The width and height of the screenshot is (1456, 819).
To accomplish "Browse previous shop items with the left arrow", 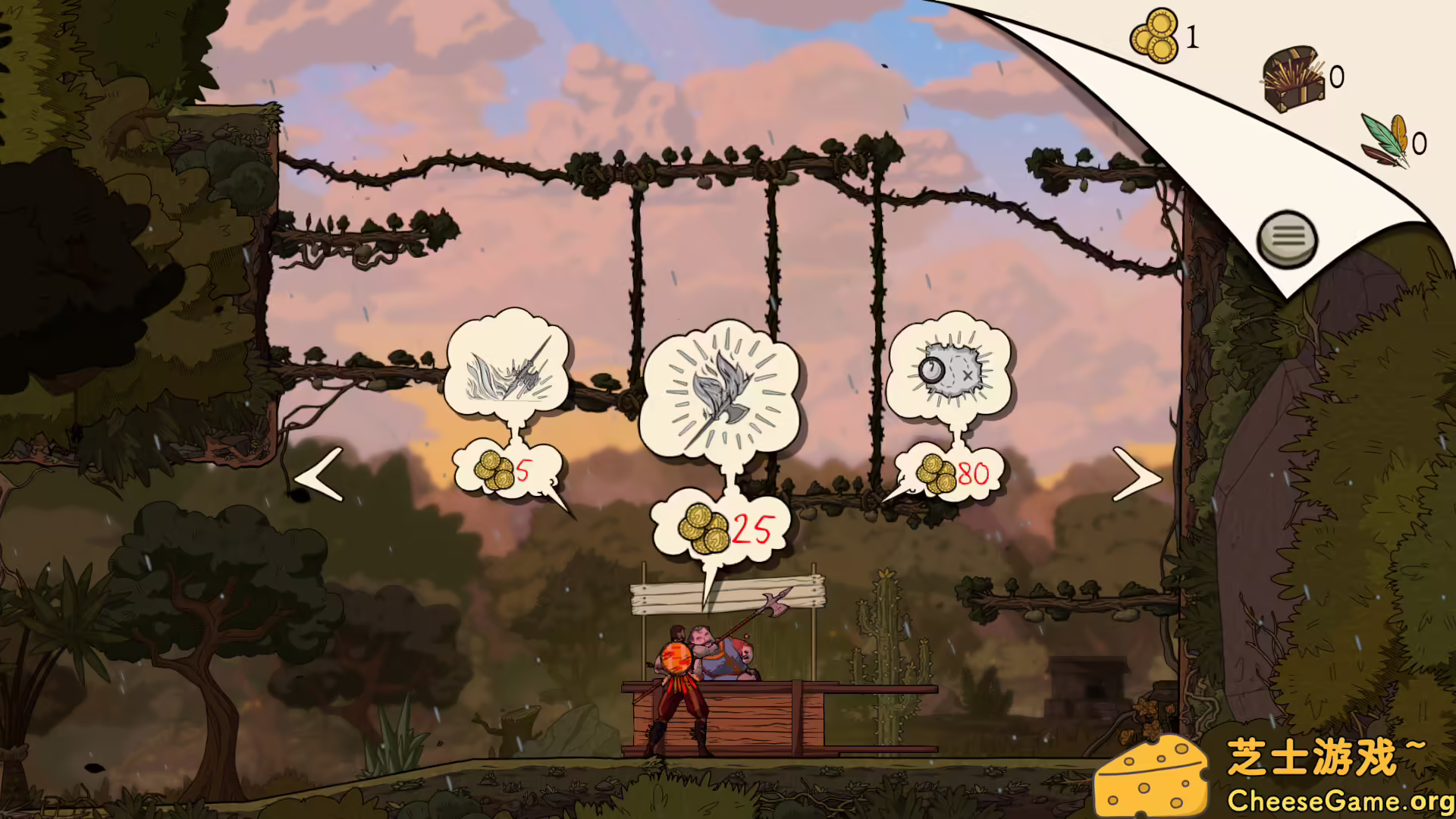I will point(316,475).
